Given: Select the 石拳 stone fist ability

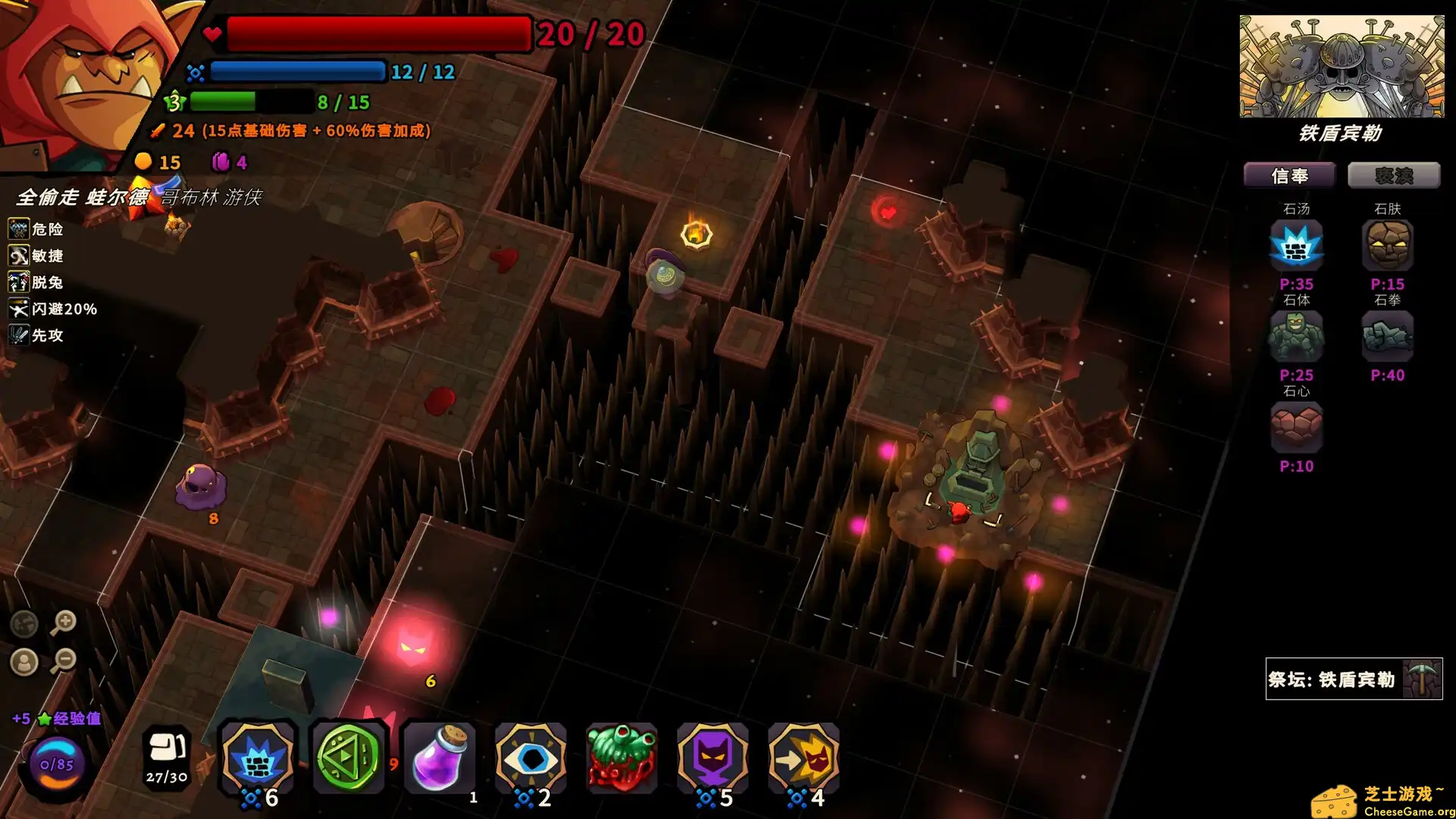Looking at the screenshot, I should point(1388,336).
